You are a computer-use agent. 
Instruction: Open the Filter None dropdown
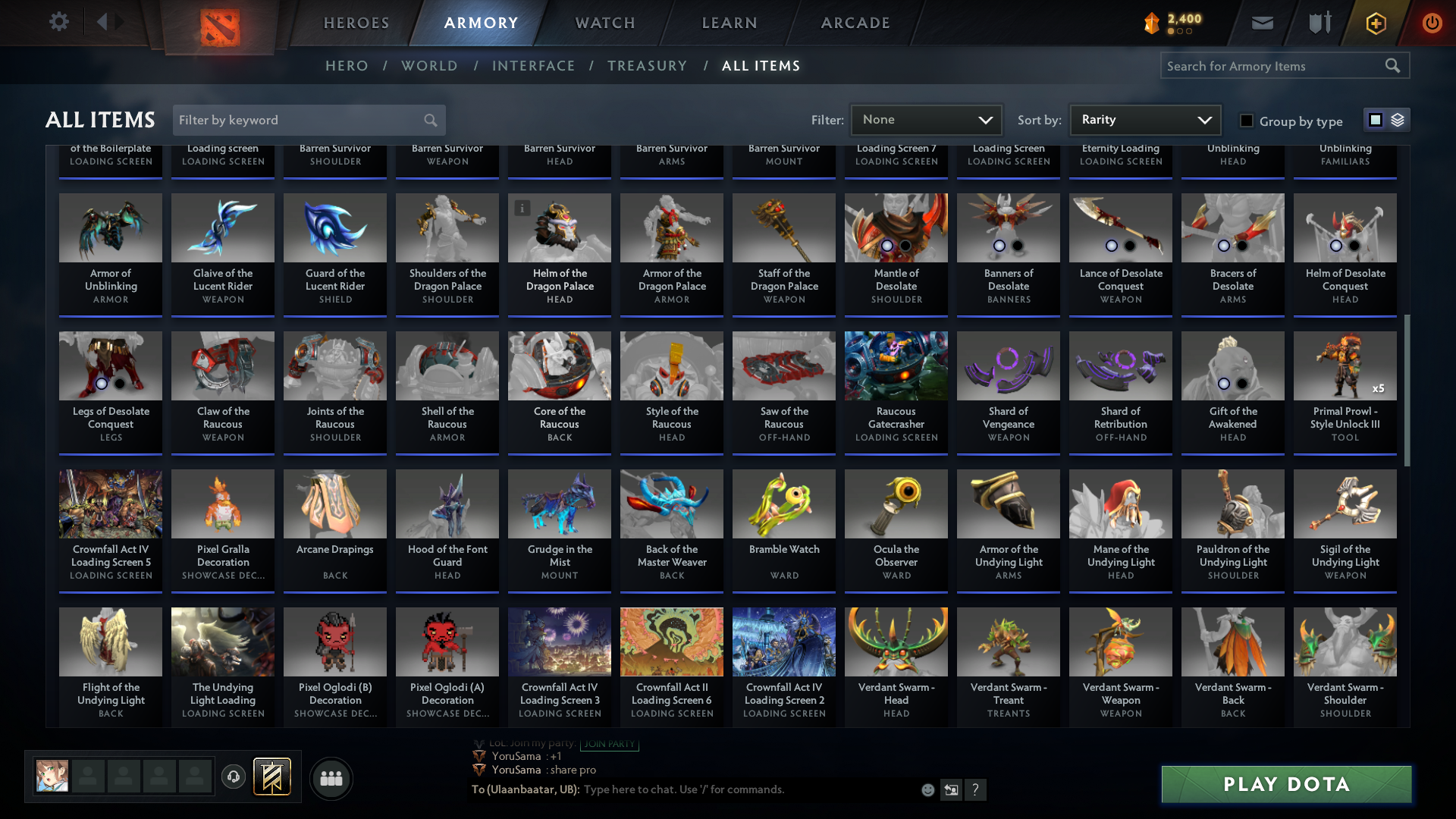(927, 119)
